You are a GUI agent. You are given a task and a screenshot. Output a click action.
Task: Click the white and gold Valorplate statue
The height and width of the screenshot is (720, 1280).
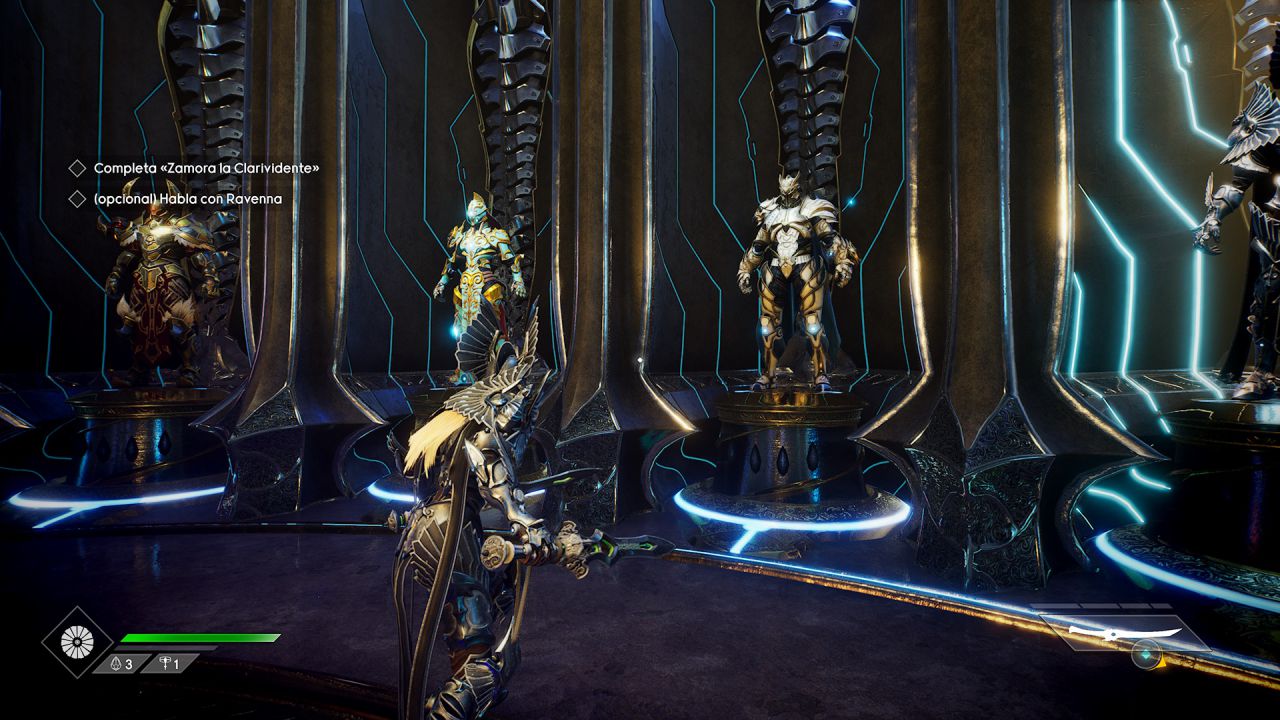click(790, 270)
